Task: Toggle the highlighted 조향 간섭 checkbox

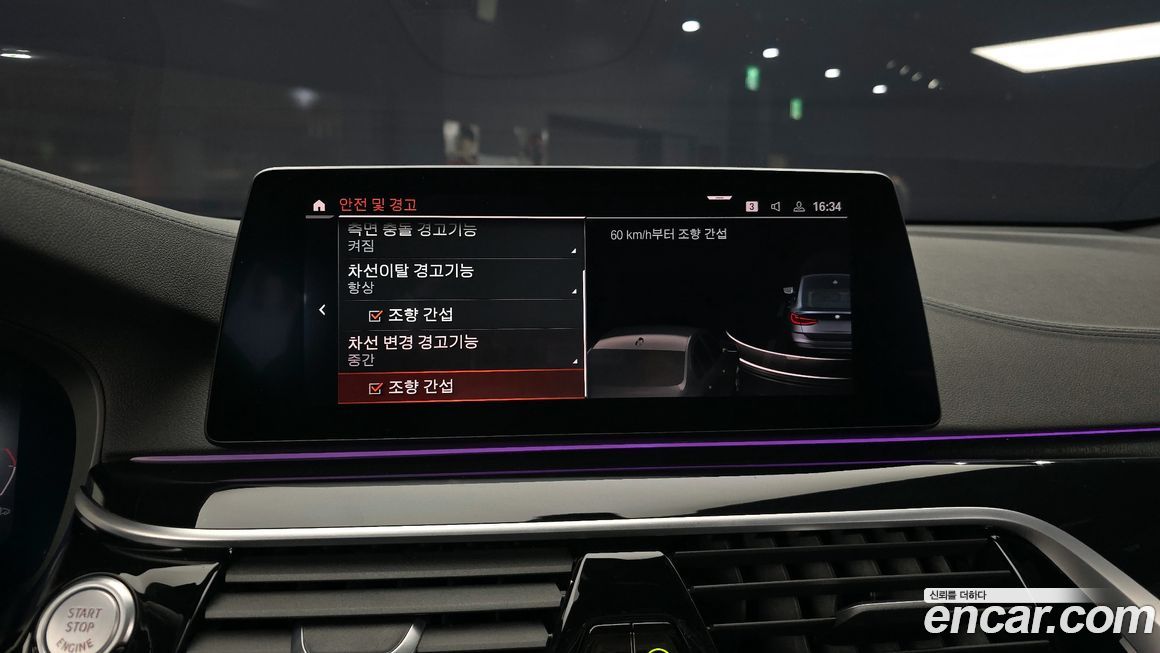Action: pos(376,387)
